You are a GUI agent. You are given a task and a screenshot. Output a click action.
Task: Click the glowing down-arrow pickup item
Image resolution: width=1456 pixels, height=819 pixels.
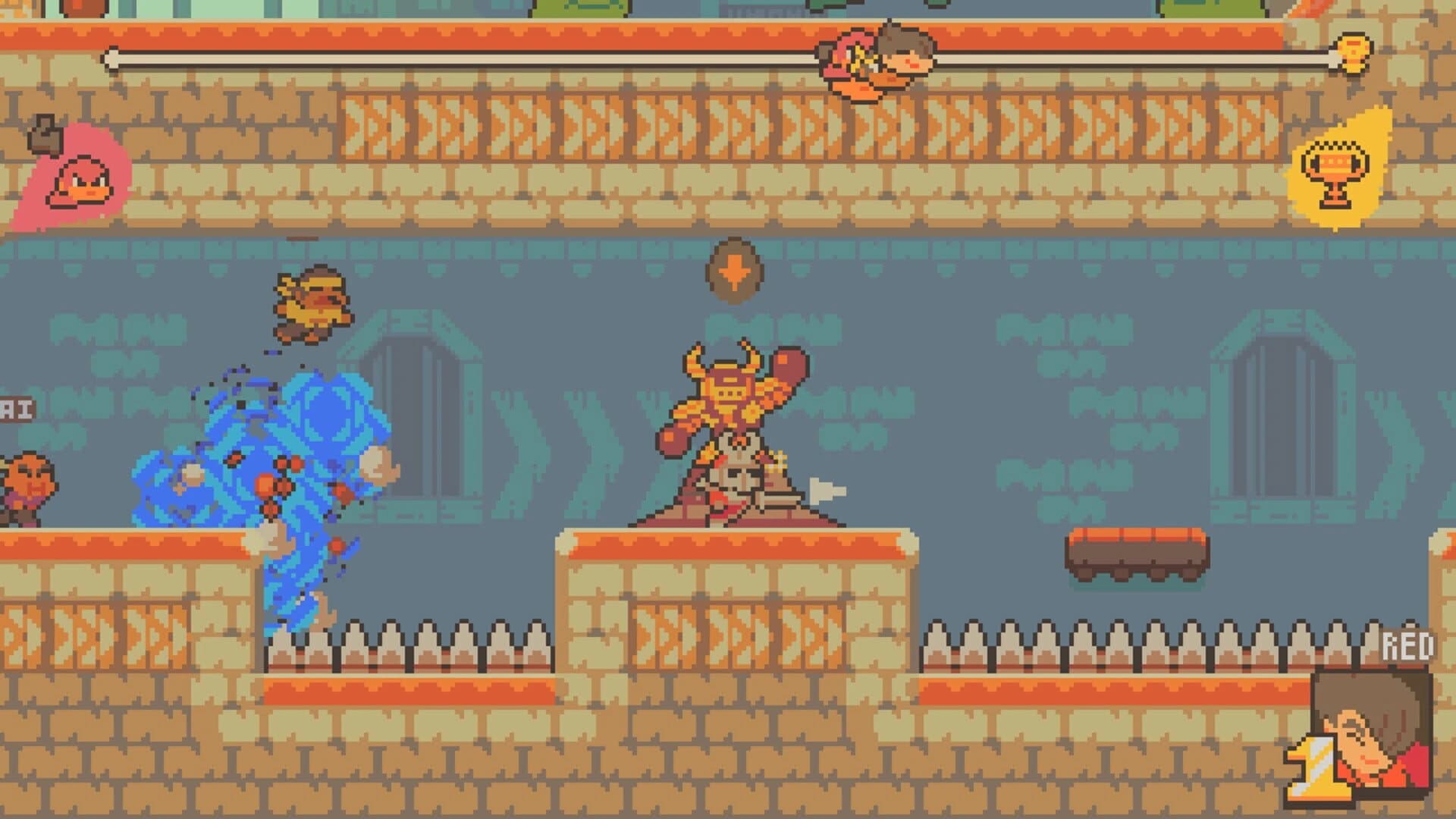pos(734,269)
